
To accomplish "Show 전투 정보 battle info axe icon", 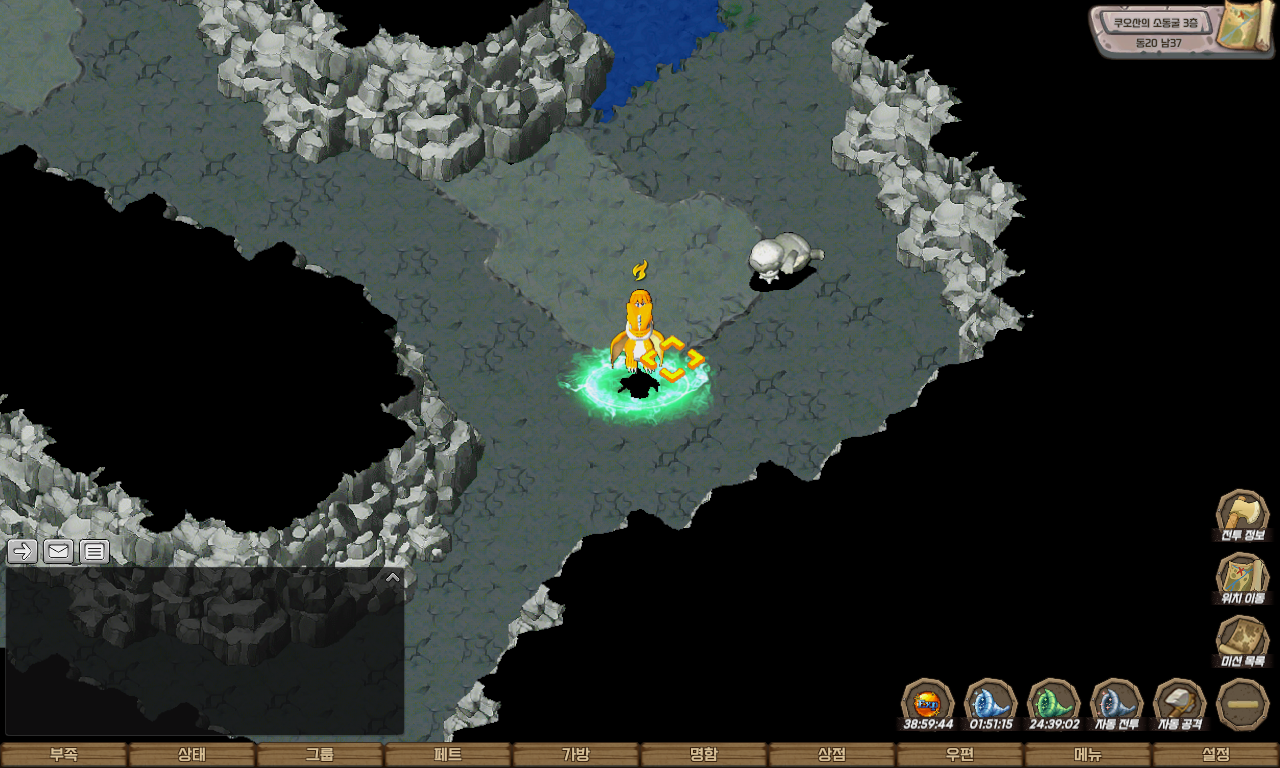I will coord(1242,515).
